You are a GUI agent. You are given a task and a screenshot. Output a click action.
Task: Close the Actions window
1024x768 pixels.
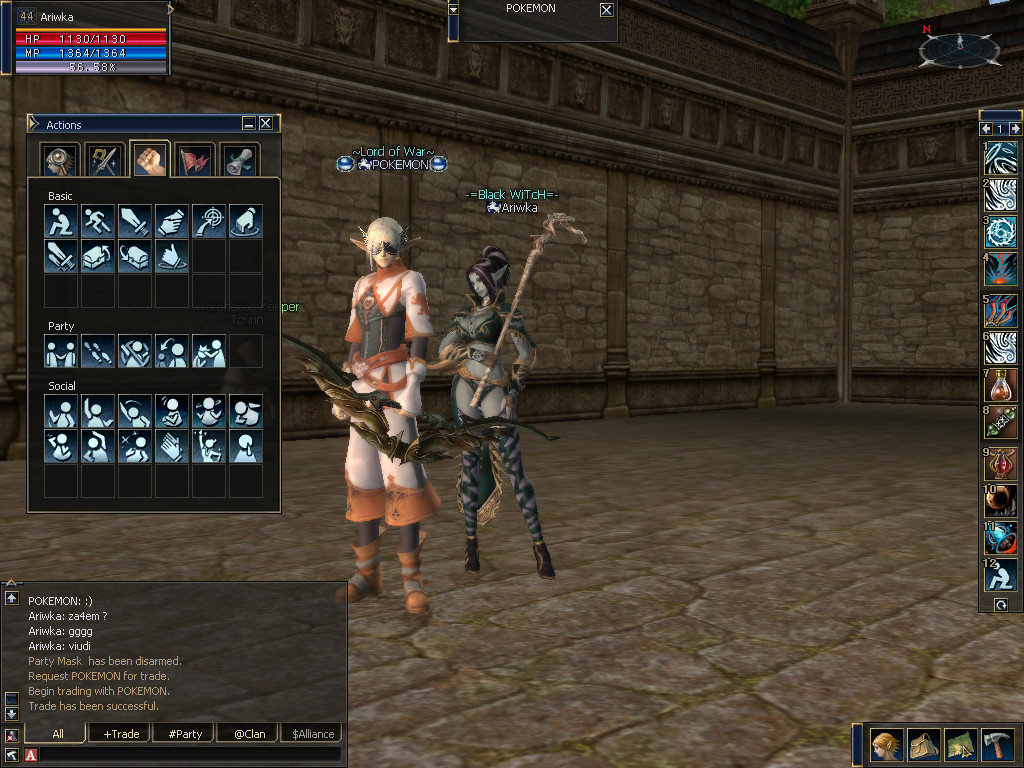[265, 123]
